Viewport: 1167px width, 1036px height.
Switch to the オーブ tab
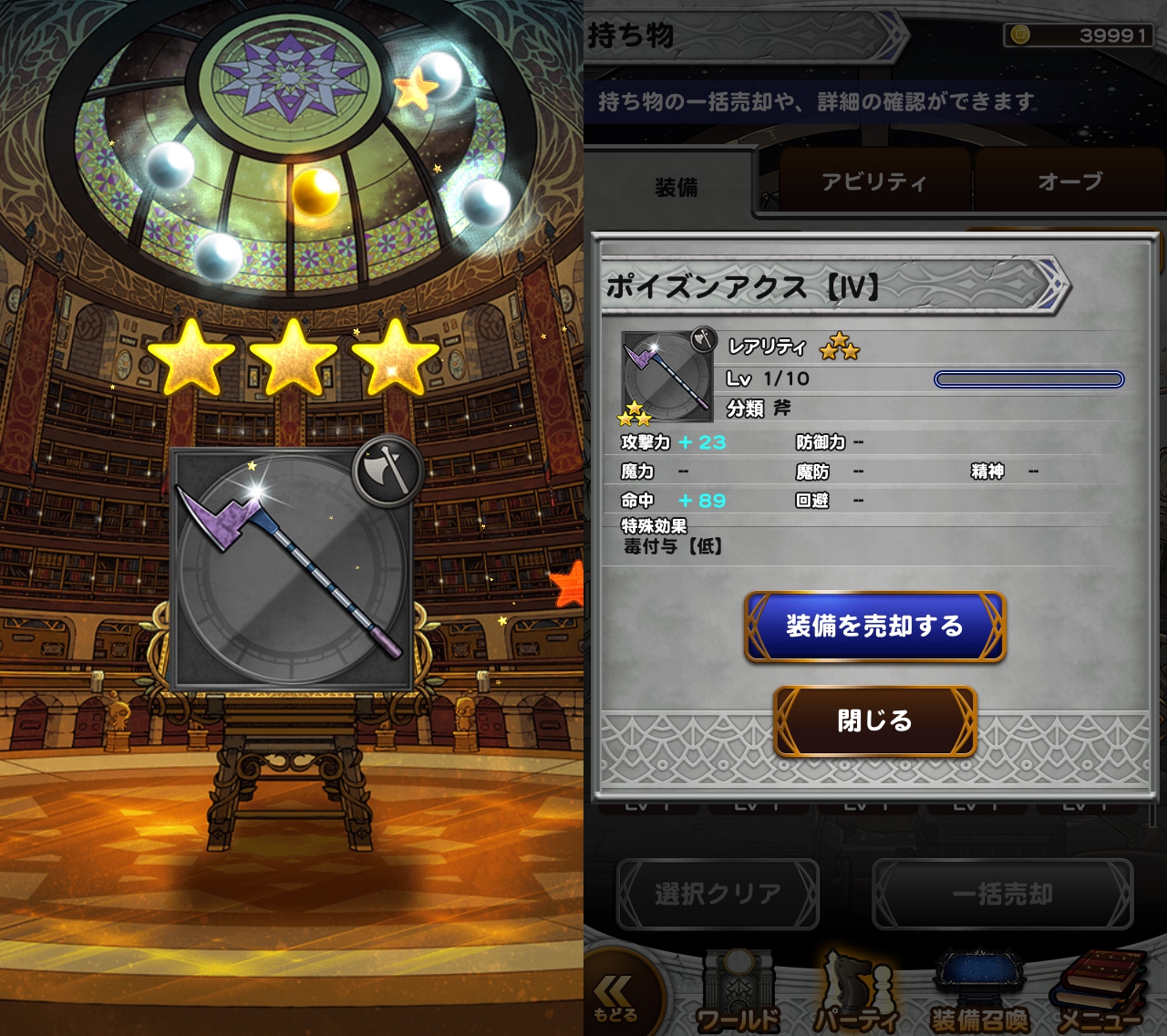pos(1069,182)
